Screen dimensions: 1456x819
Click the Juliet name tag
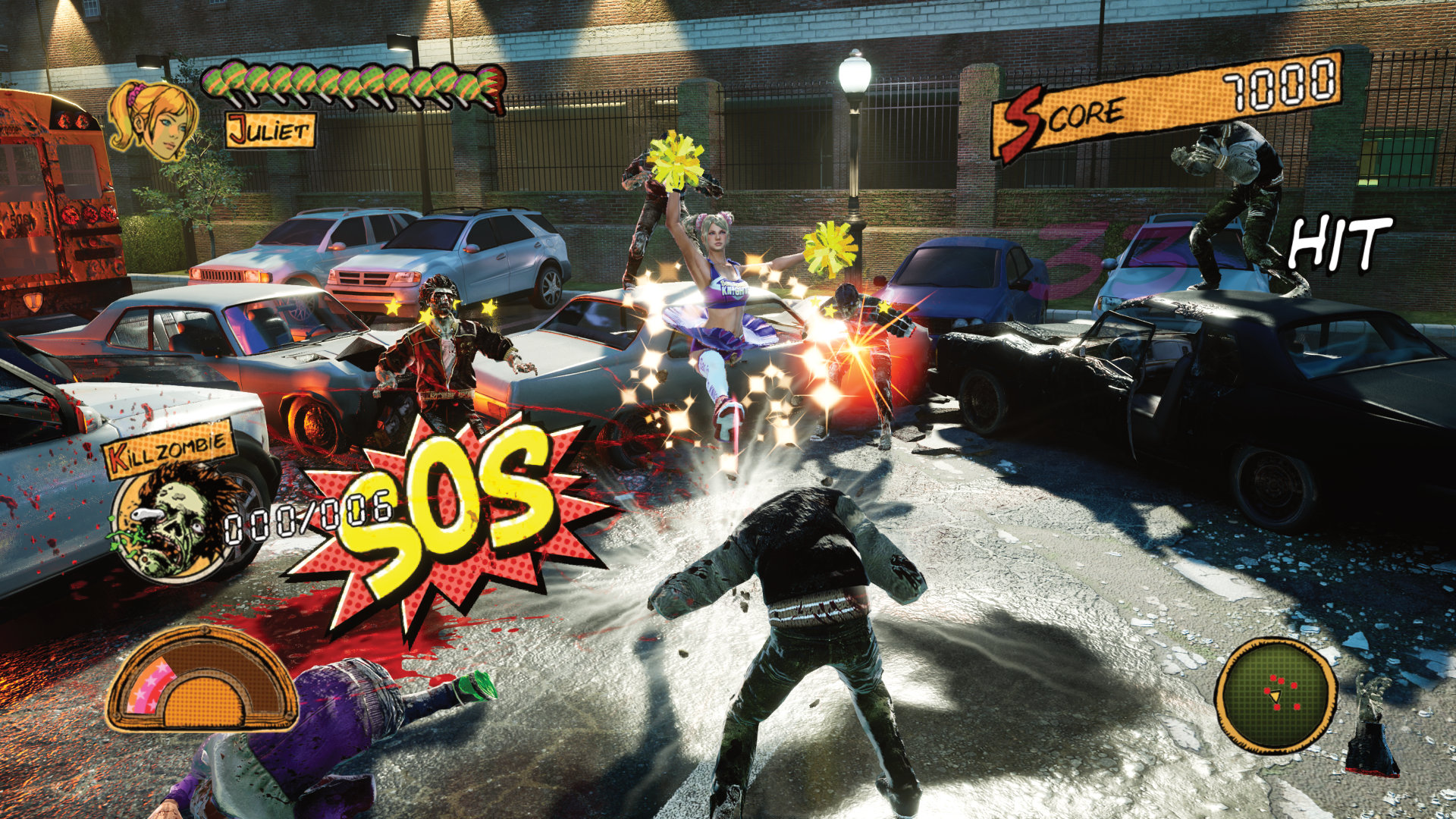point(270,131)
